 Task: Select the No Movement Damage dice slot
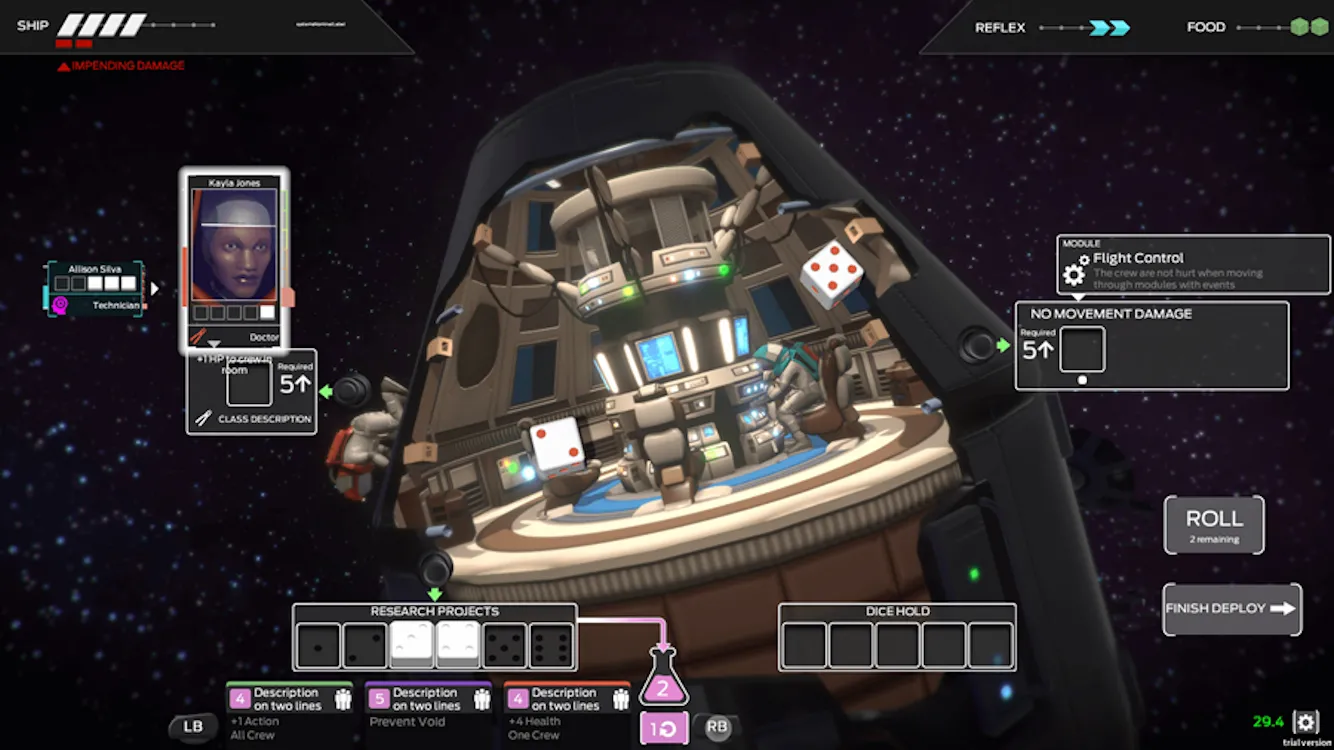click(1082, 350)
